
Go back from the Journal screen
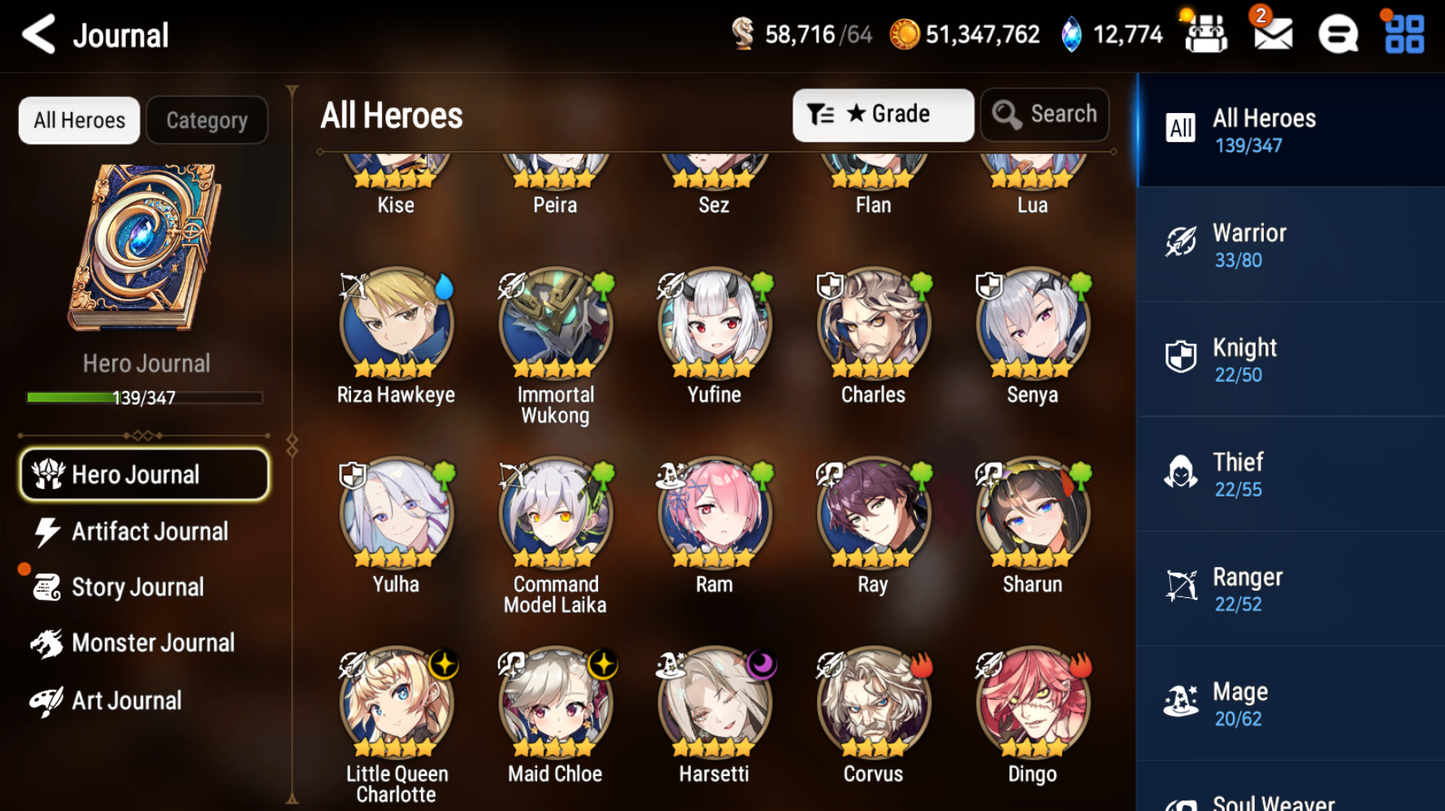(x=39, y=35)
